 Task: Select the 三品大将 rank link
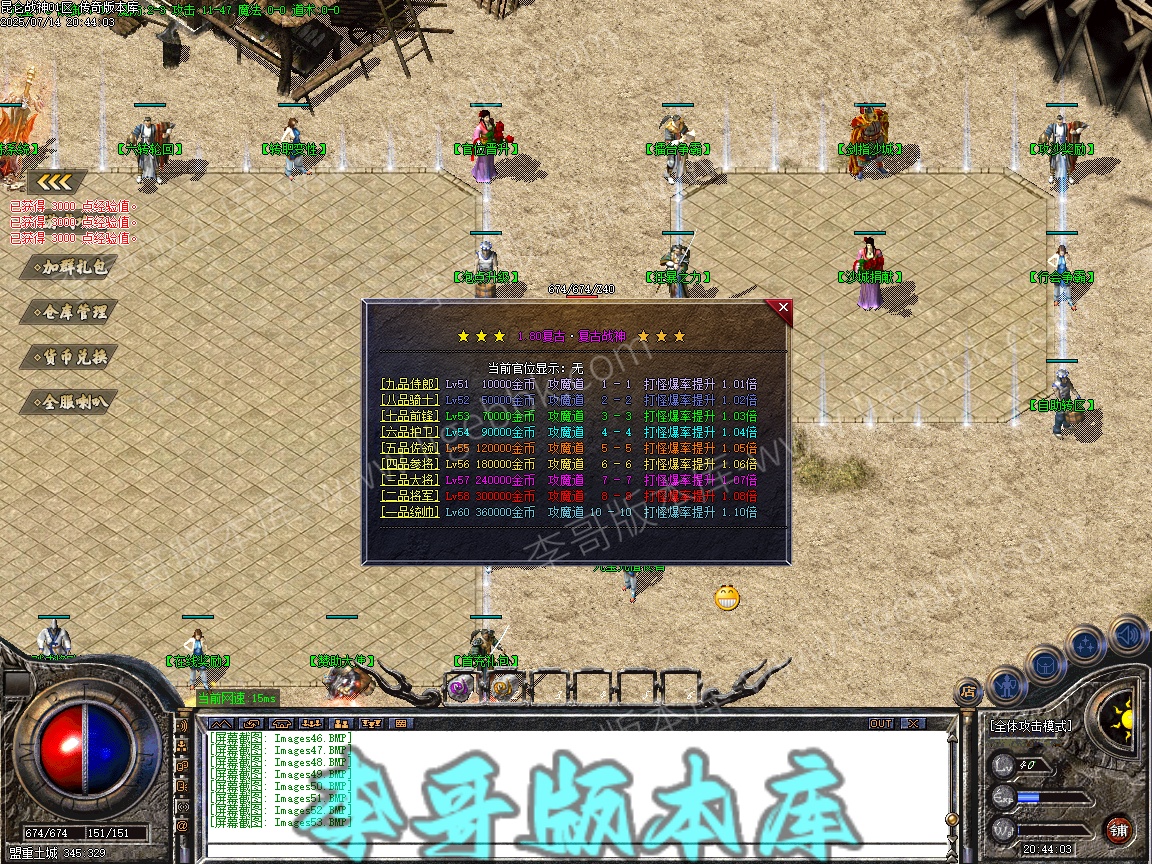click(x=410, y=480)
